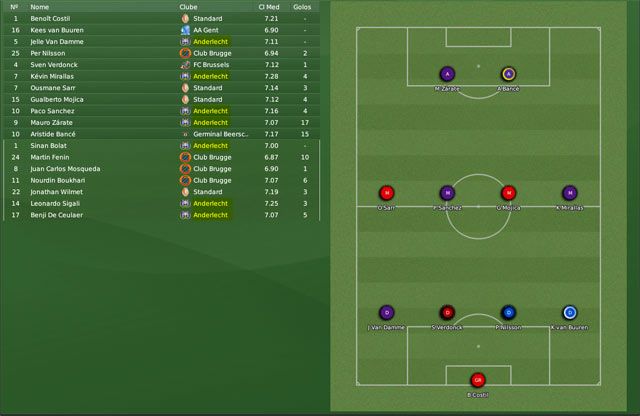Select A. Bance striker icon on pitch
The width and height of the screenshot is (640, 416).
click(508, 74)
